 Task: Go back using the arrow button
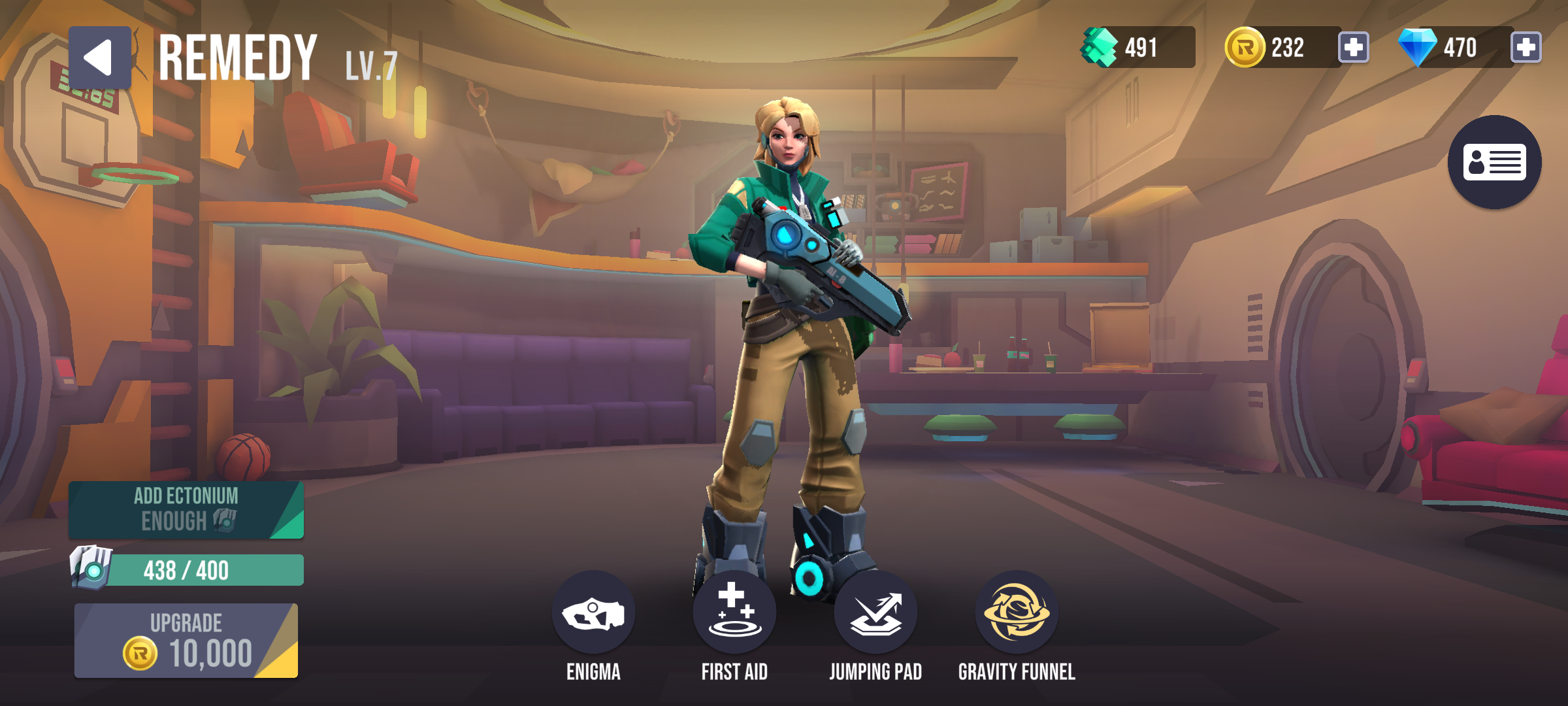coord(101,56)
